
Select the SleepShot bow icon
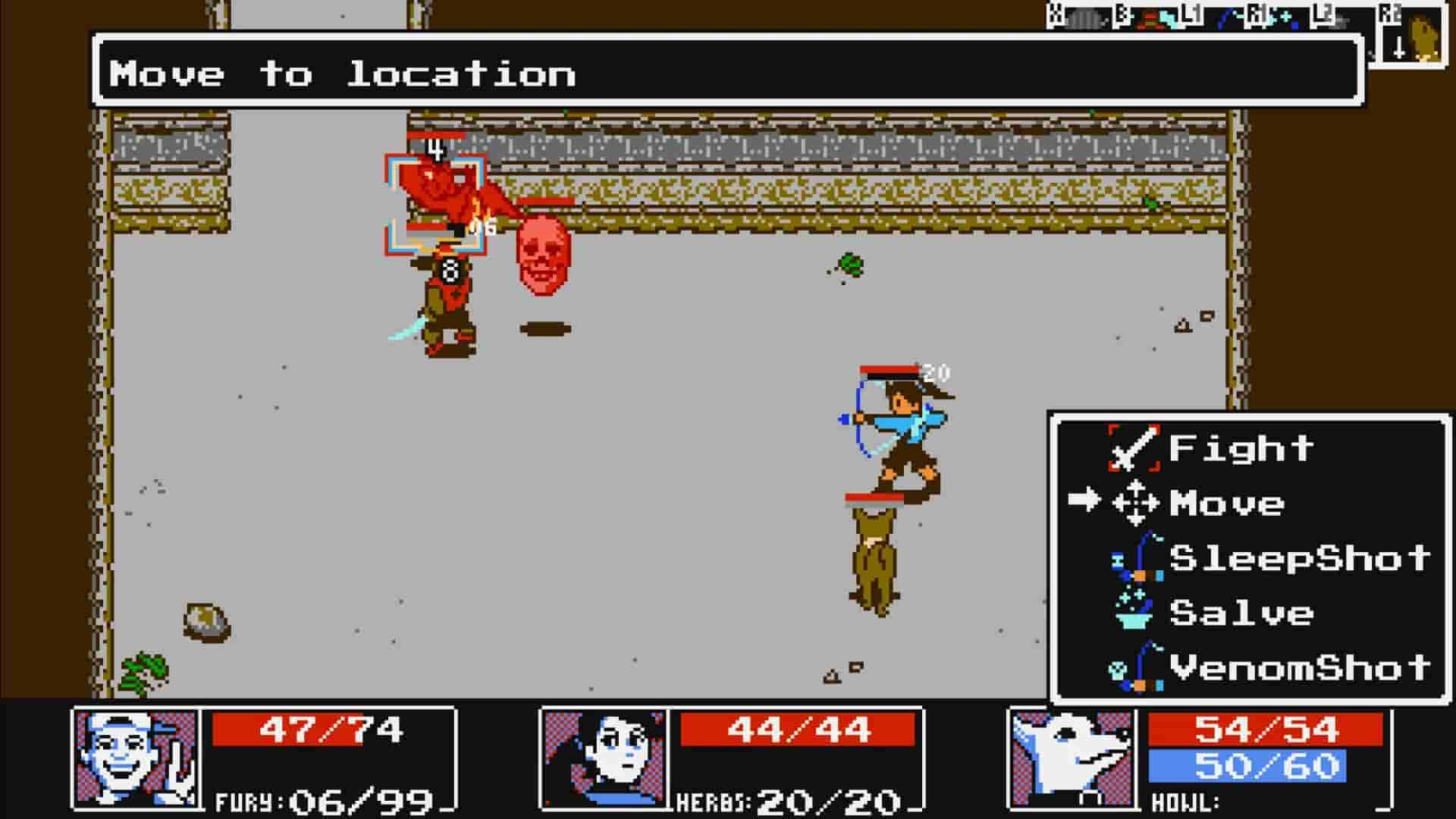(x=1137, y=559)
